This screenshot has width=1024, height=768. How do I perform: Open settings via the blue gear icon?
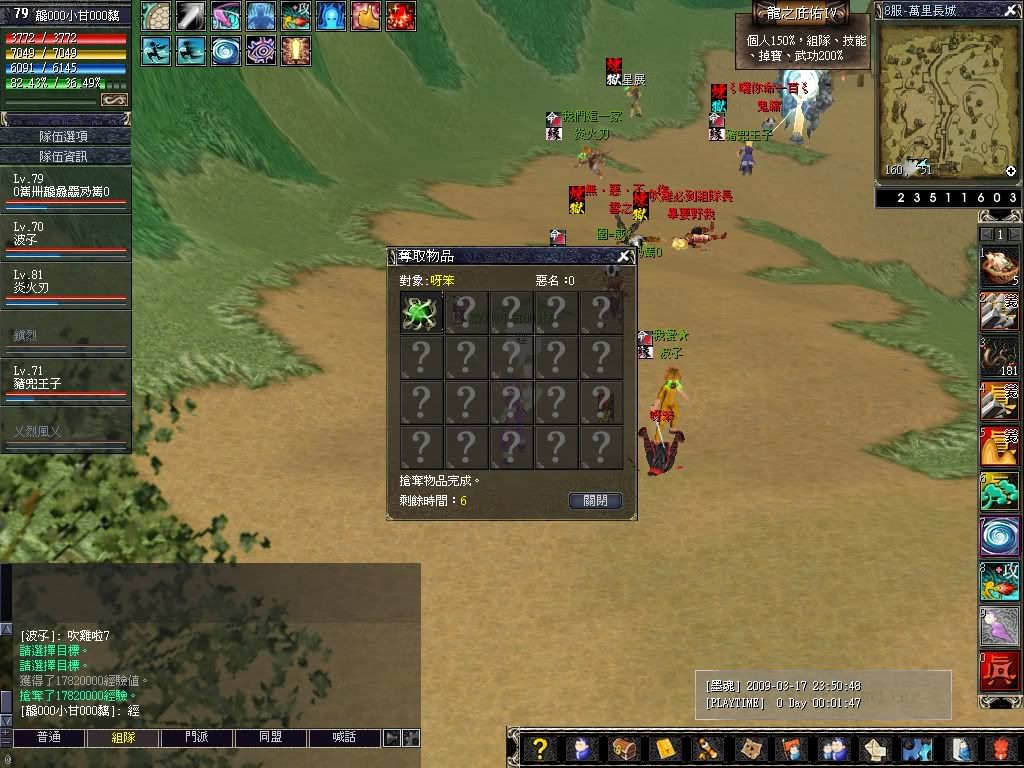click(x=915, y=749)
